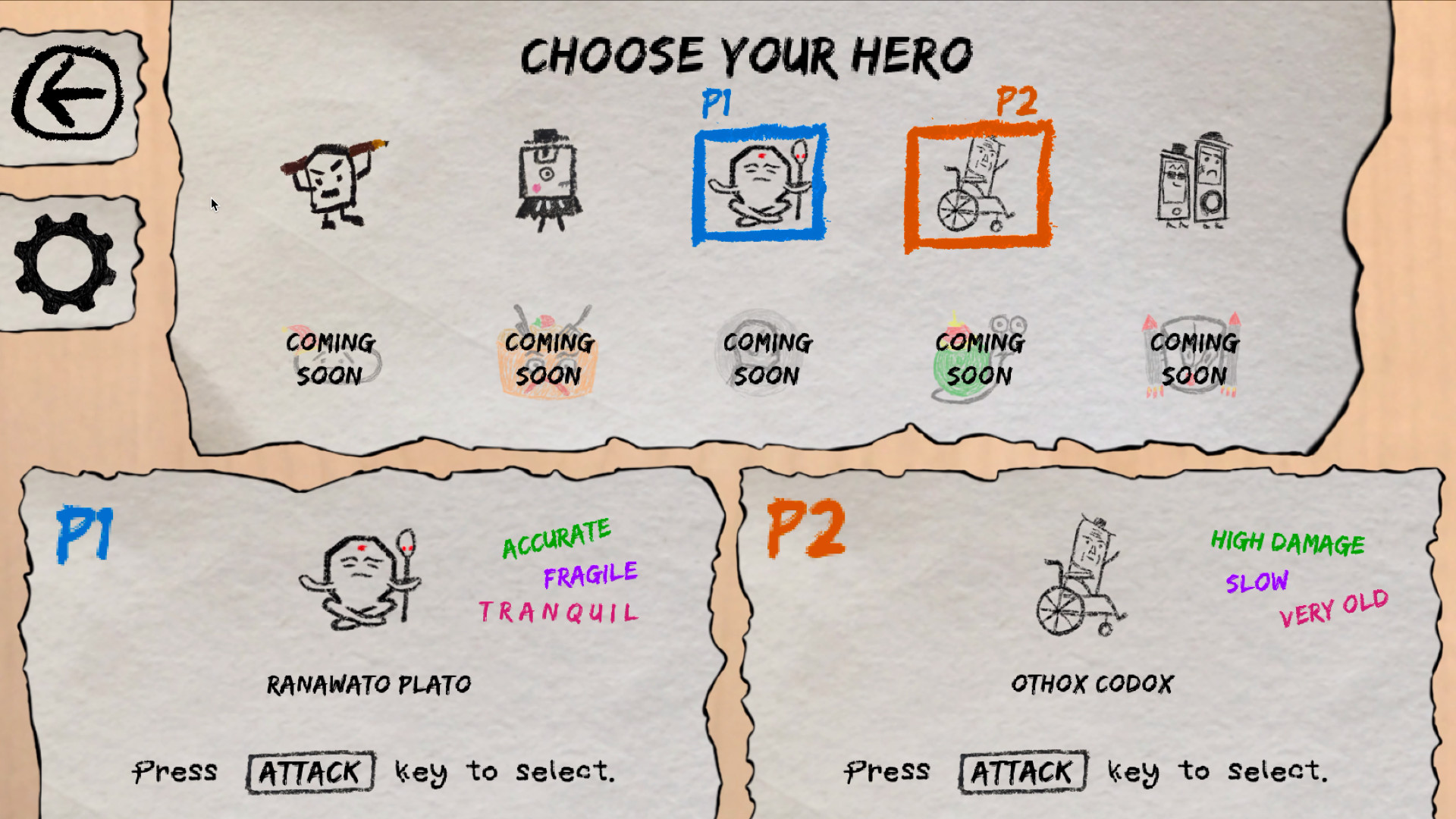Viewport: 1456px width, 819px height.
Task: Choose the meditating monk hero portrait
Action: pyautogui.click(x=758, y=182)
